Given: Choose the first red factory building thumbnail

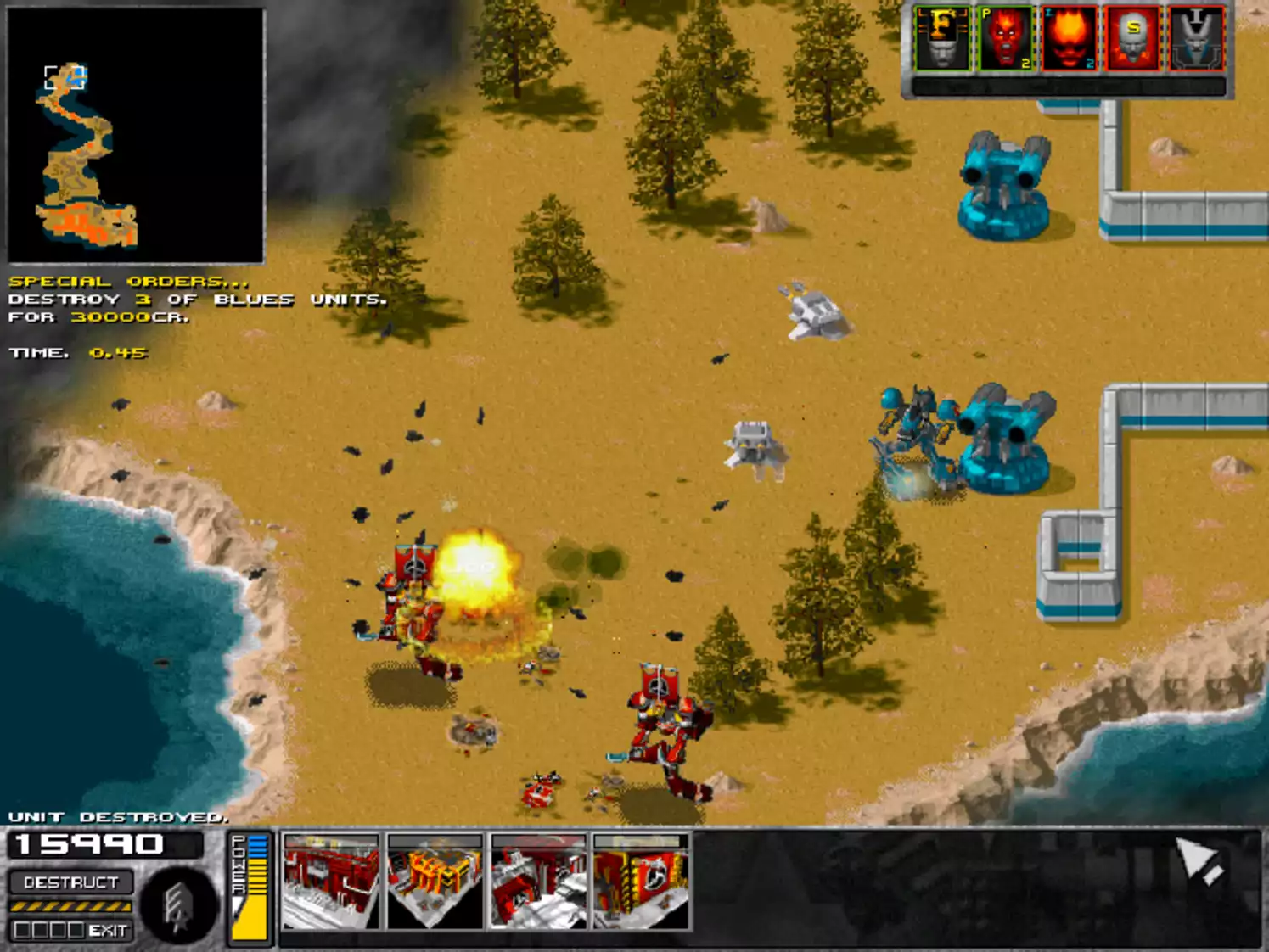Looking at the screenshot, I should (x=331, y=881).
